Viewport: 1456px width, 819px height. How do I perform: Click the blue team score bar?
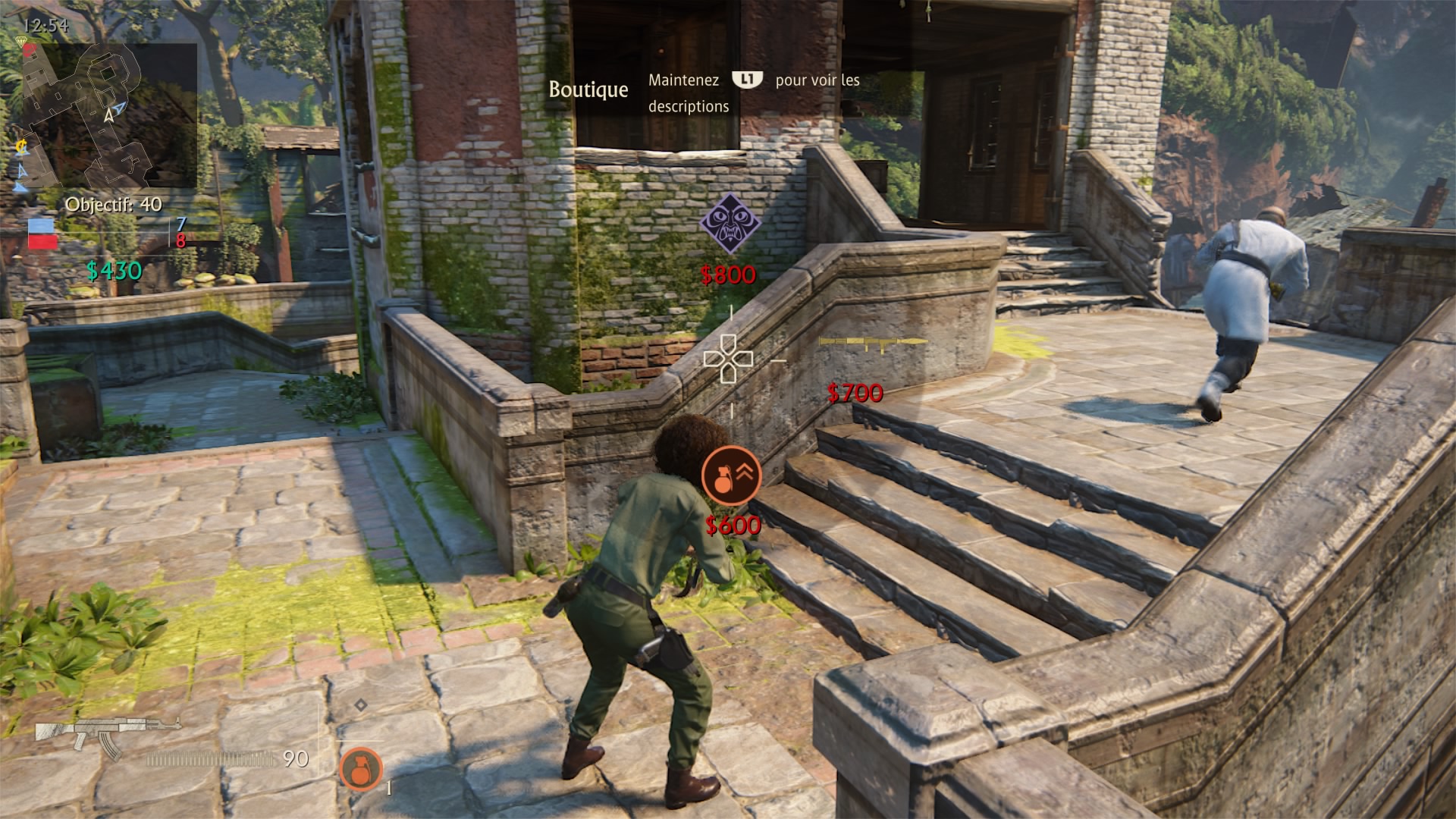coord(42,225)
